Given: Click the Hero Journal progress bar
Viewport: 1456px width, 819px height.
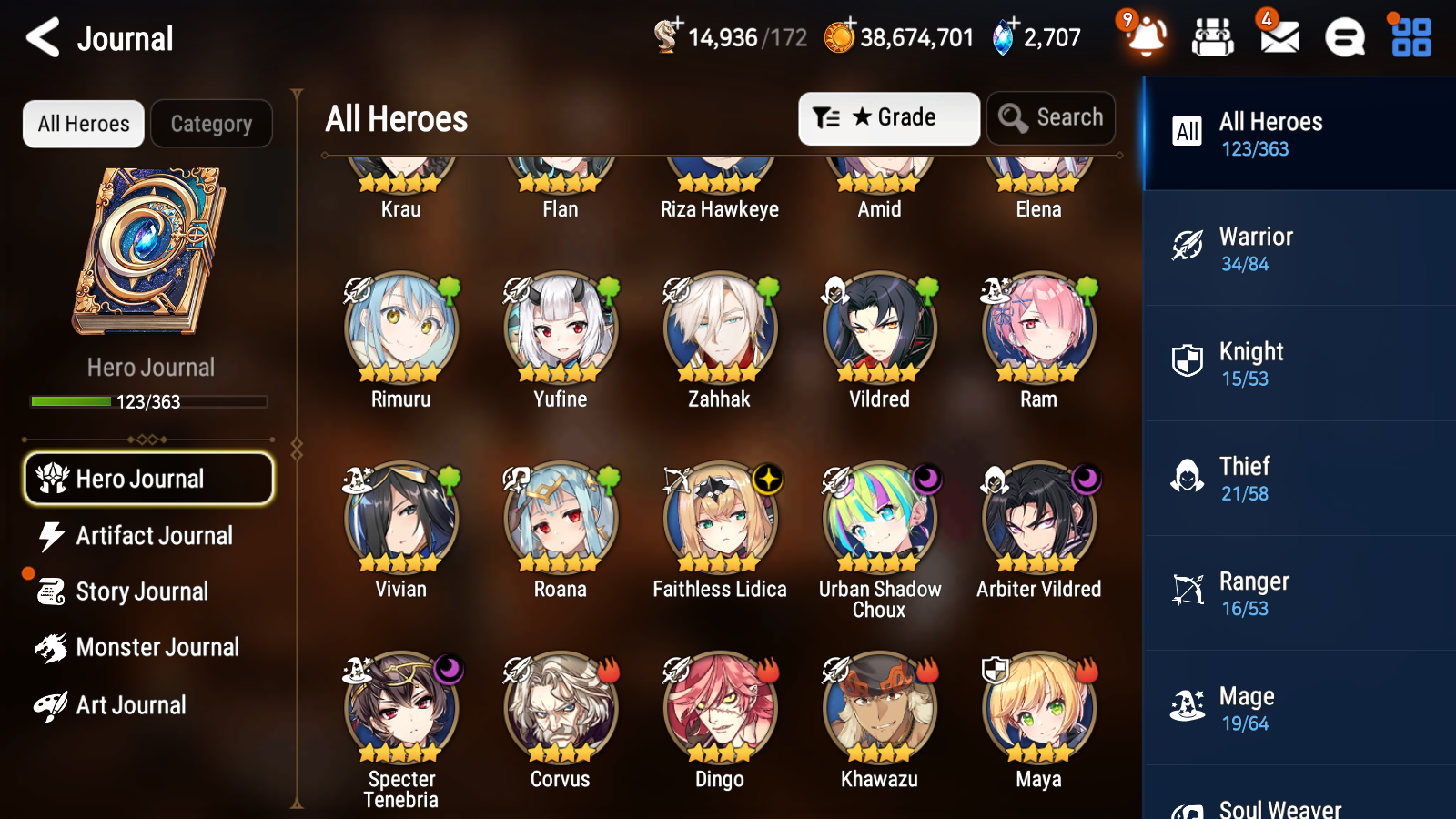Looking at the screenshot, I should [x=148, y=400].
